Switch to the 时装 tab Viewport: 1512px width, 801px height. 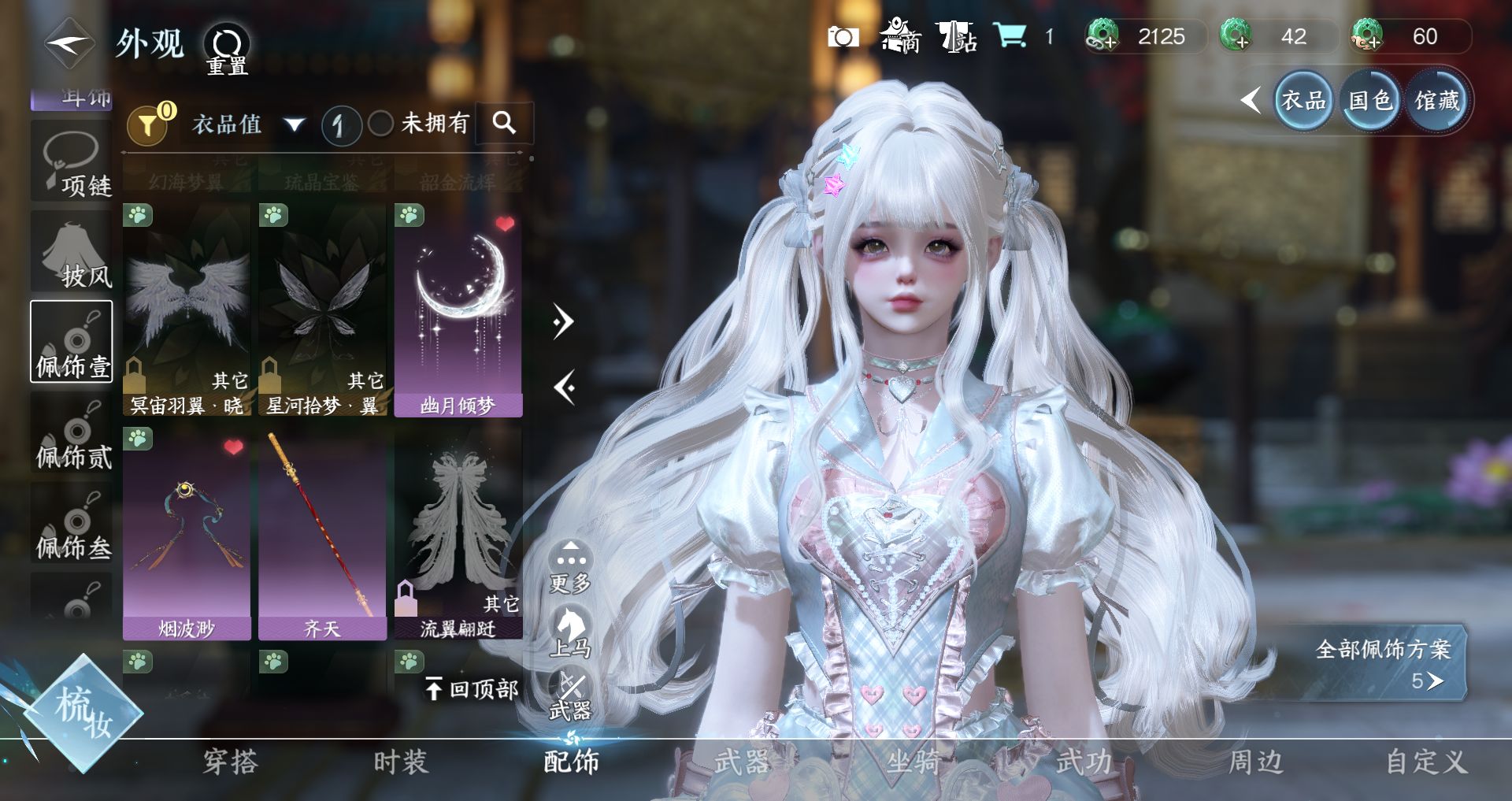point(401,762)
